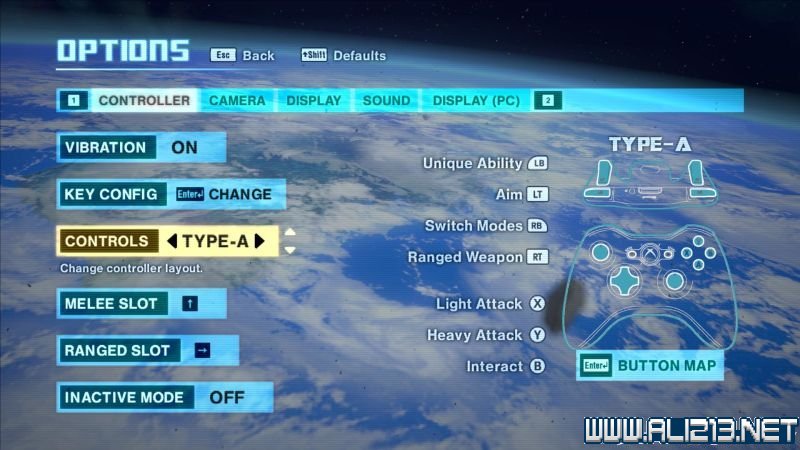
Task: Open the Display (PC) tab
Action: click(476, 100)
